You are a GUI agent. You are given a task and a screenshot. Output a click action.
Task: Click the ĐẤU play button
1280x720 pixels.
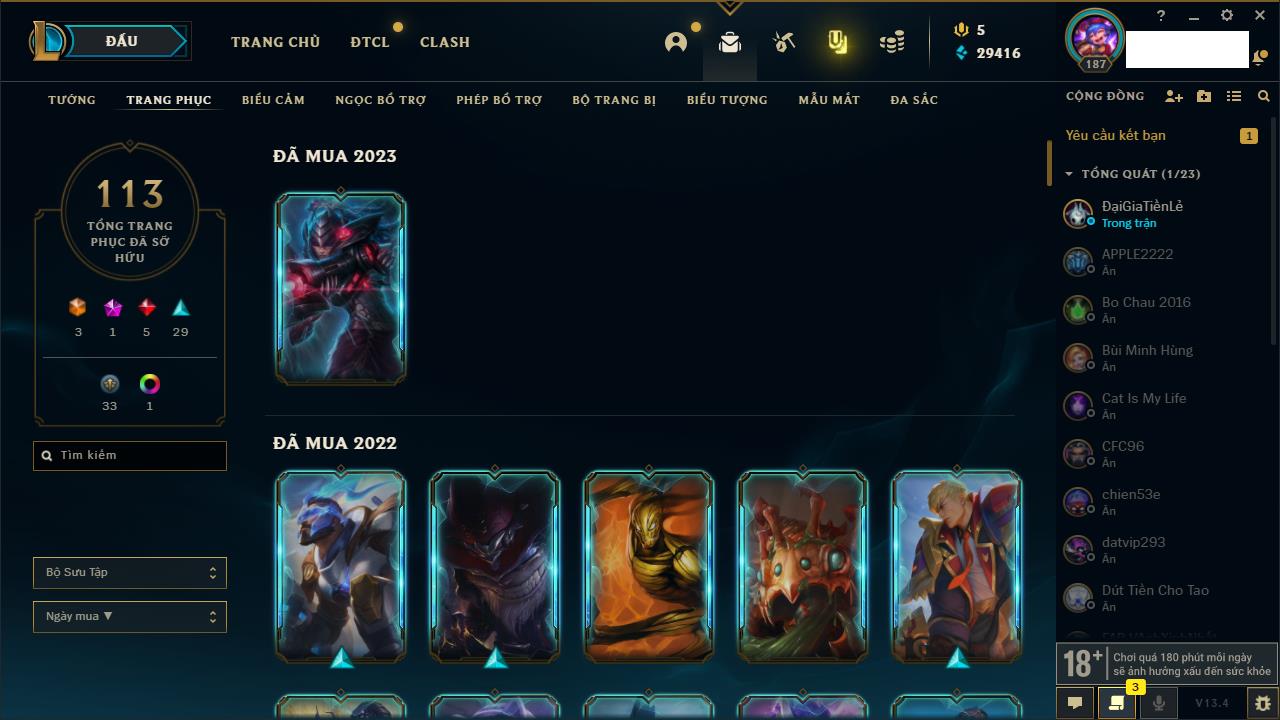[122, 41]
